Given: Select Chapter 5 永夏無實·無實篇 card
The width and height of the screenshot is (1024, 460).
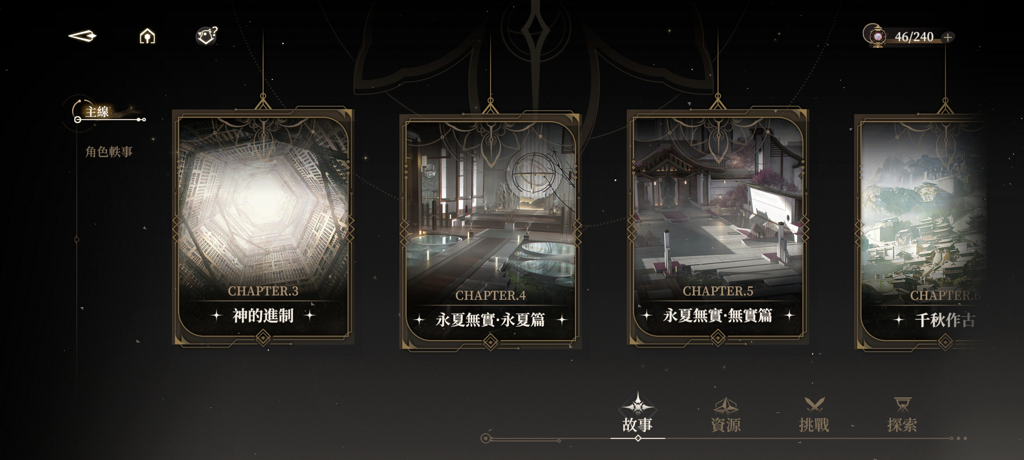Looking at the screenshot, I should click(717, 227).
